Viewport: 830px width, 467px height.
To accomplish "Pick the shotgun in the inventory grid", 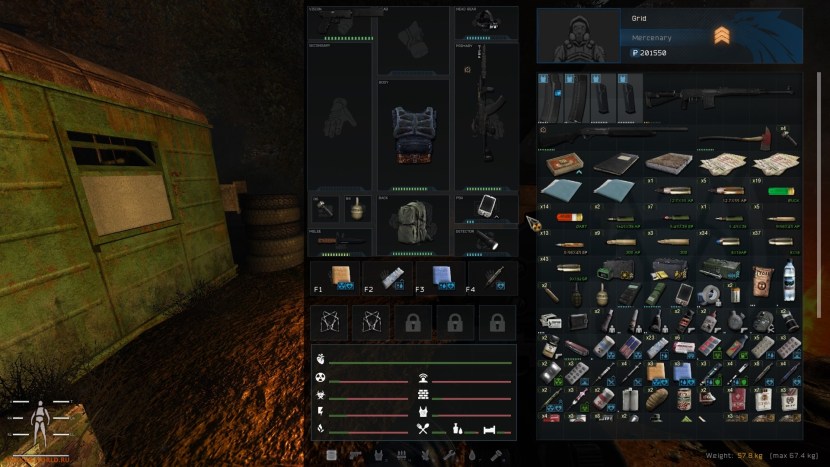I will click(610, 131).
